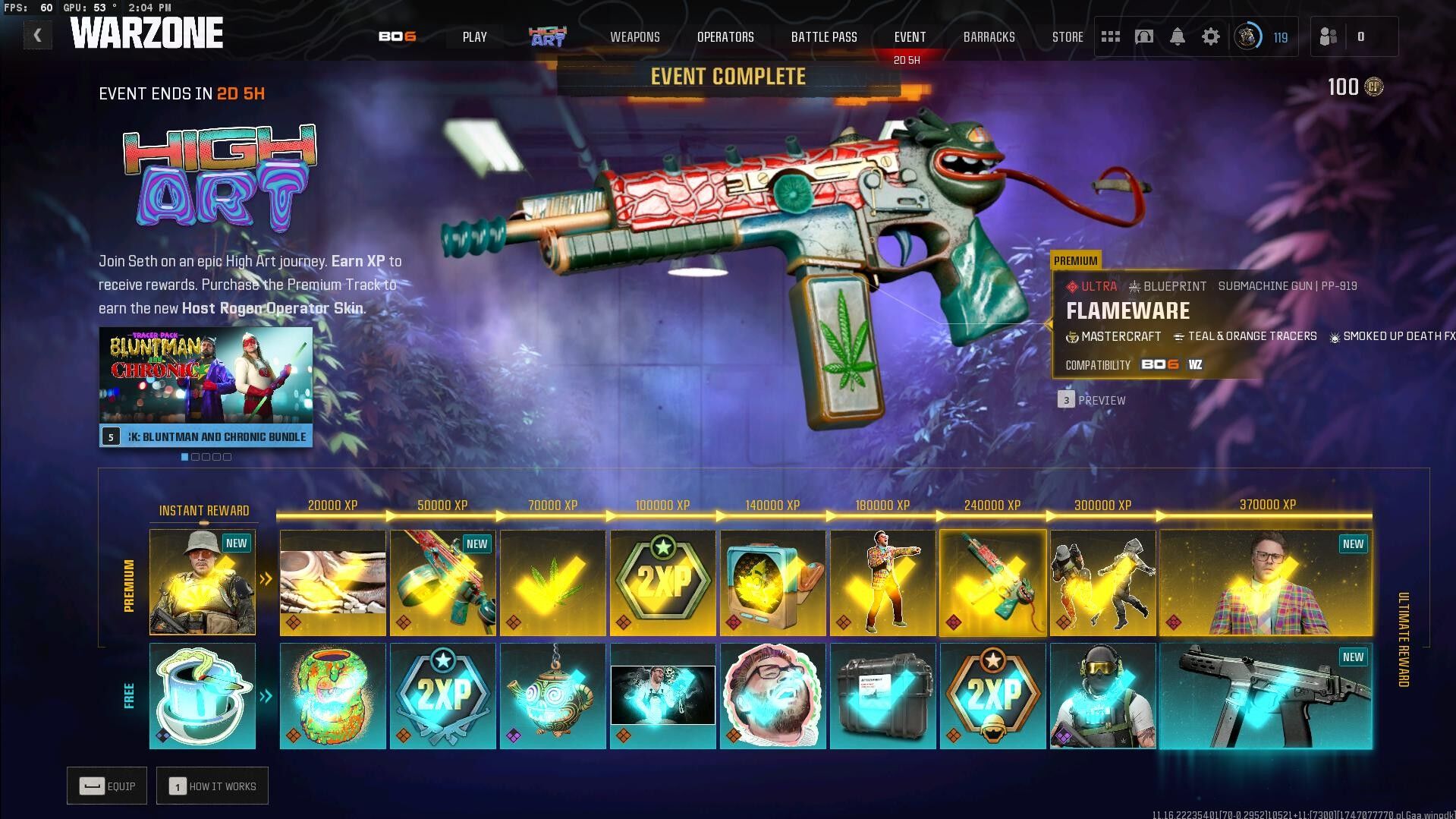Viewport: 1456px width, 819px height.
Task: Switch to the BO6 tab
Action: click(x=397, y=36)
